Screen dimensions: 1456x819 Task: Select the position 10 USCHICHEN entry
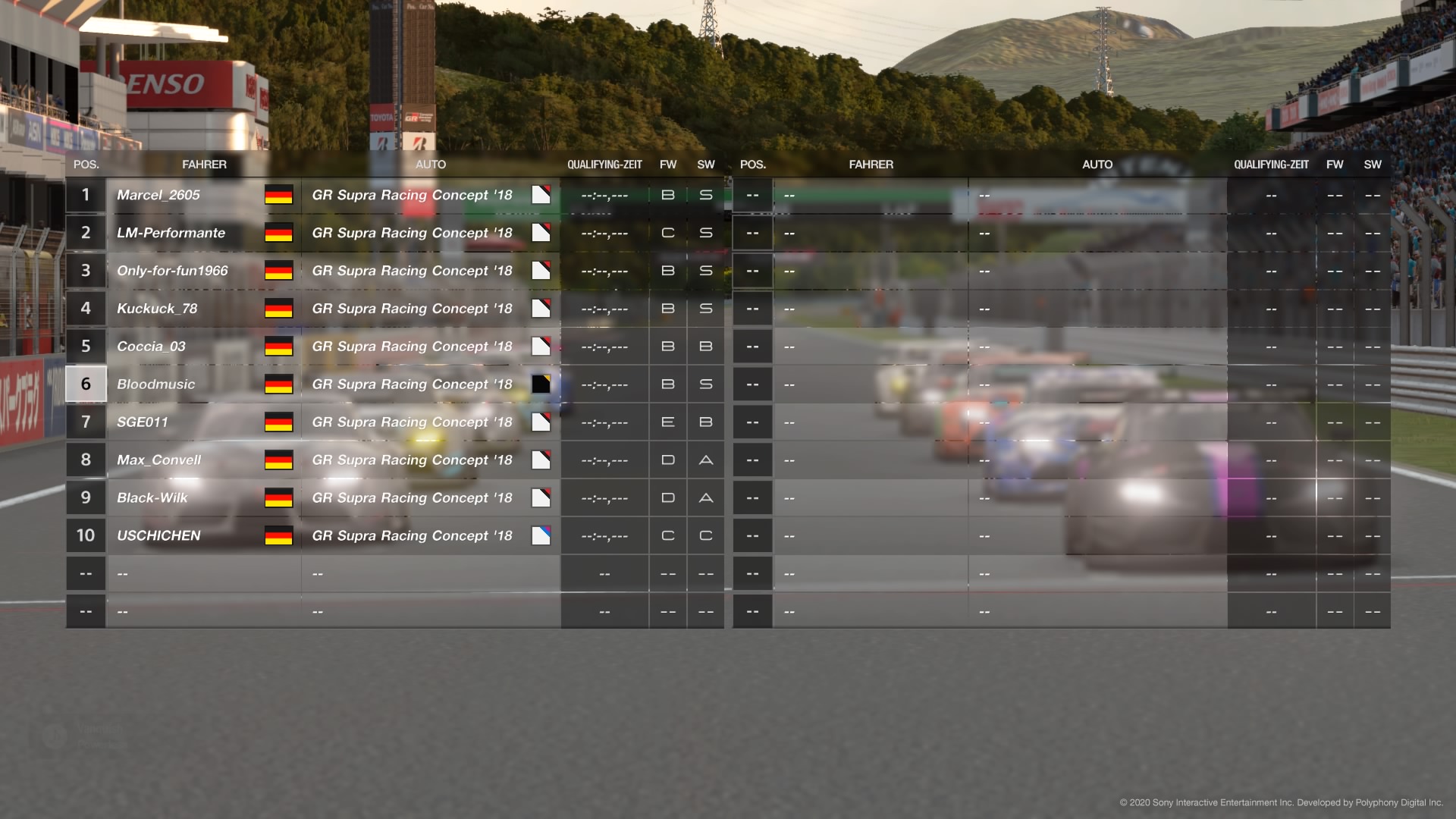159,535
